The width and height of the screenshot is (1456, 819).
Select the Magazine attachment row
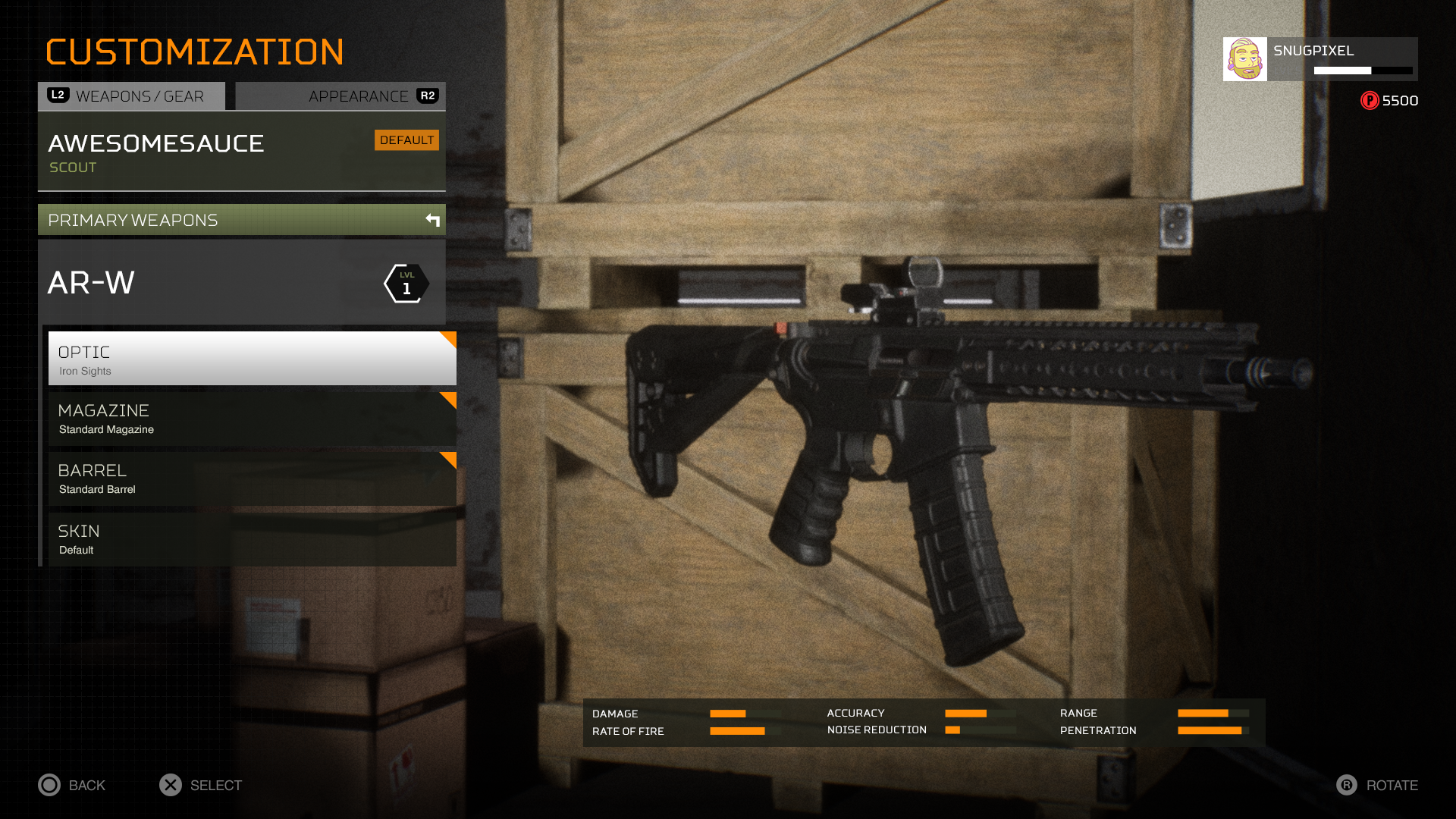tap(252, 419)
